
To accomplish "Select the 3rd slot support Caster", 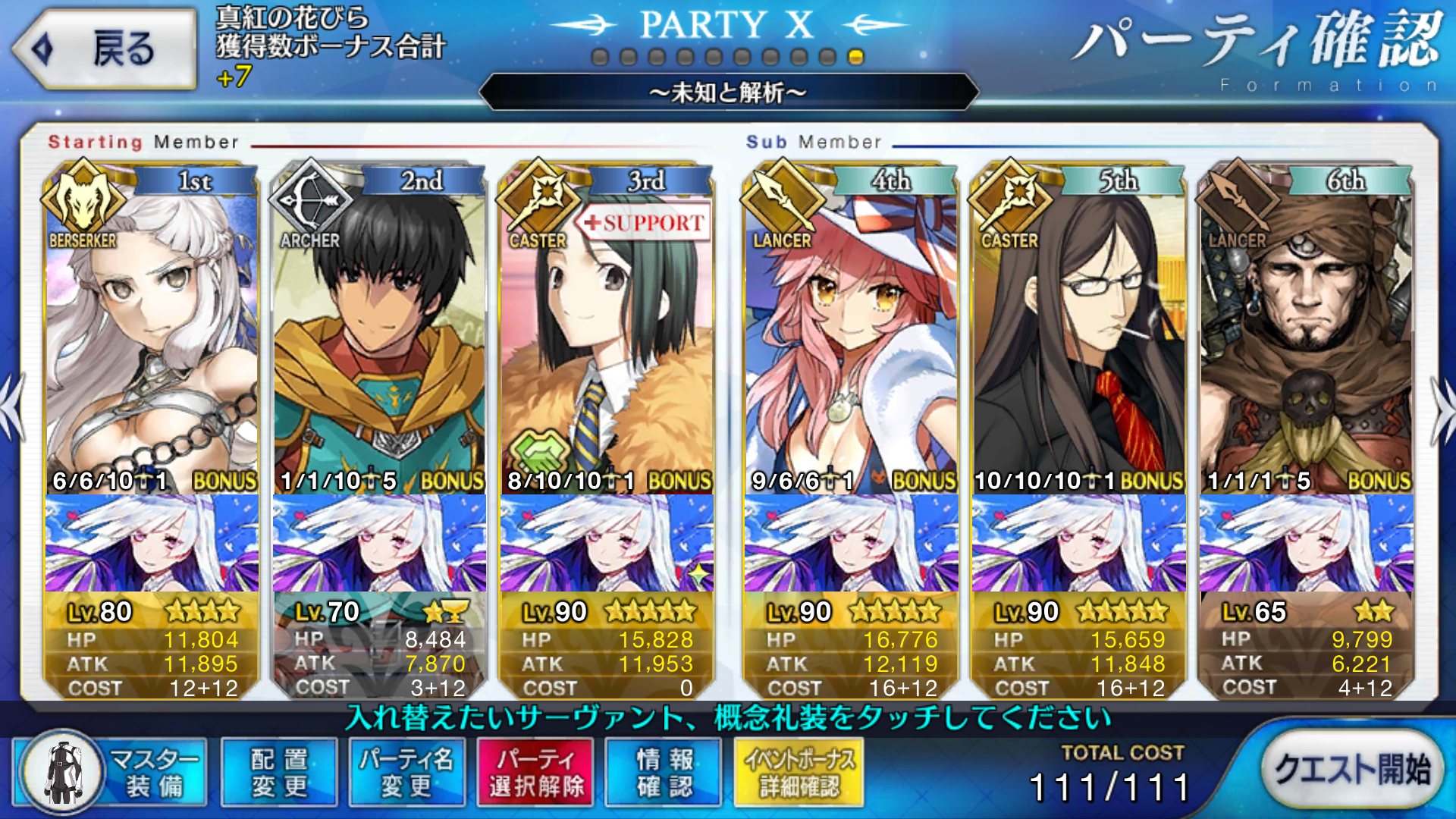I will [607, 334].
